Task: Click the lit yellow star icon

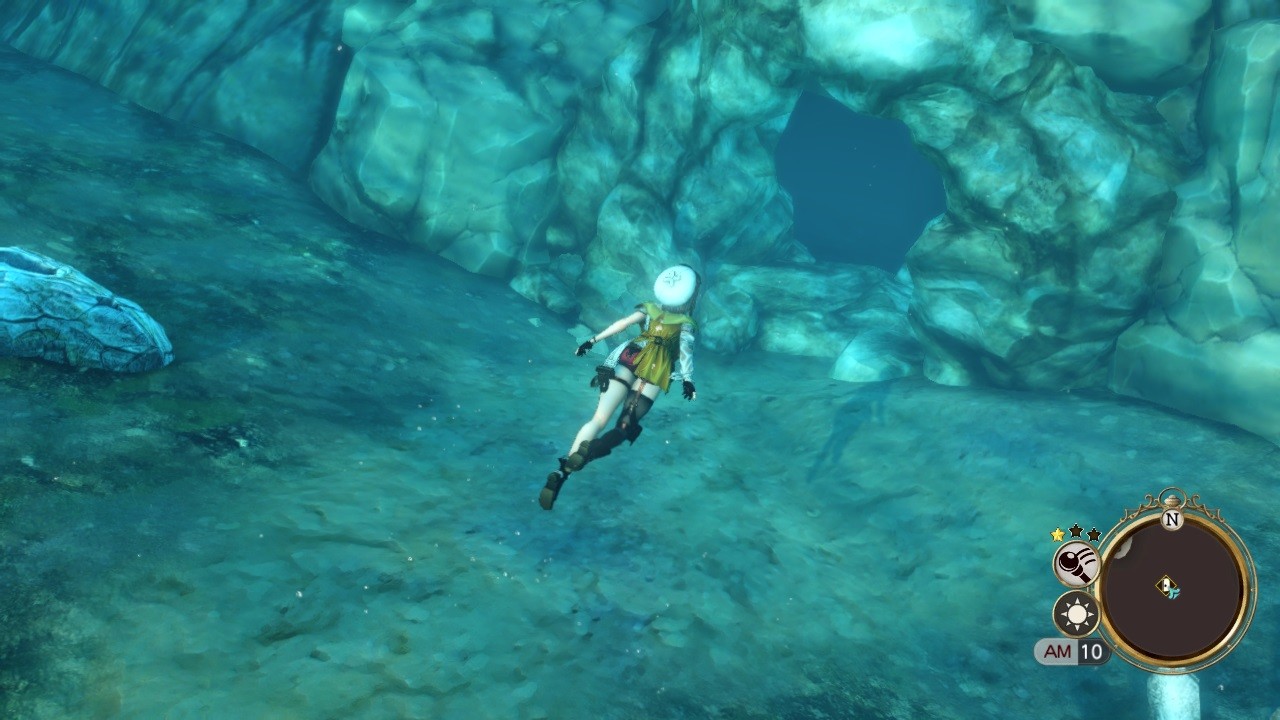Action: point(1057,535)
